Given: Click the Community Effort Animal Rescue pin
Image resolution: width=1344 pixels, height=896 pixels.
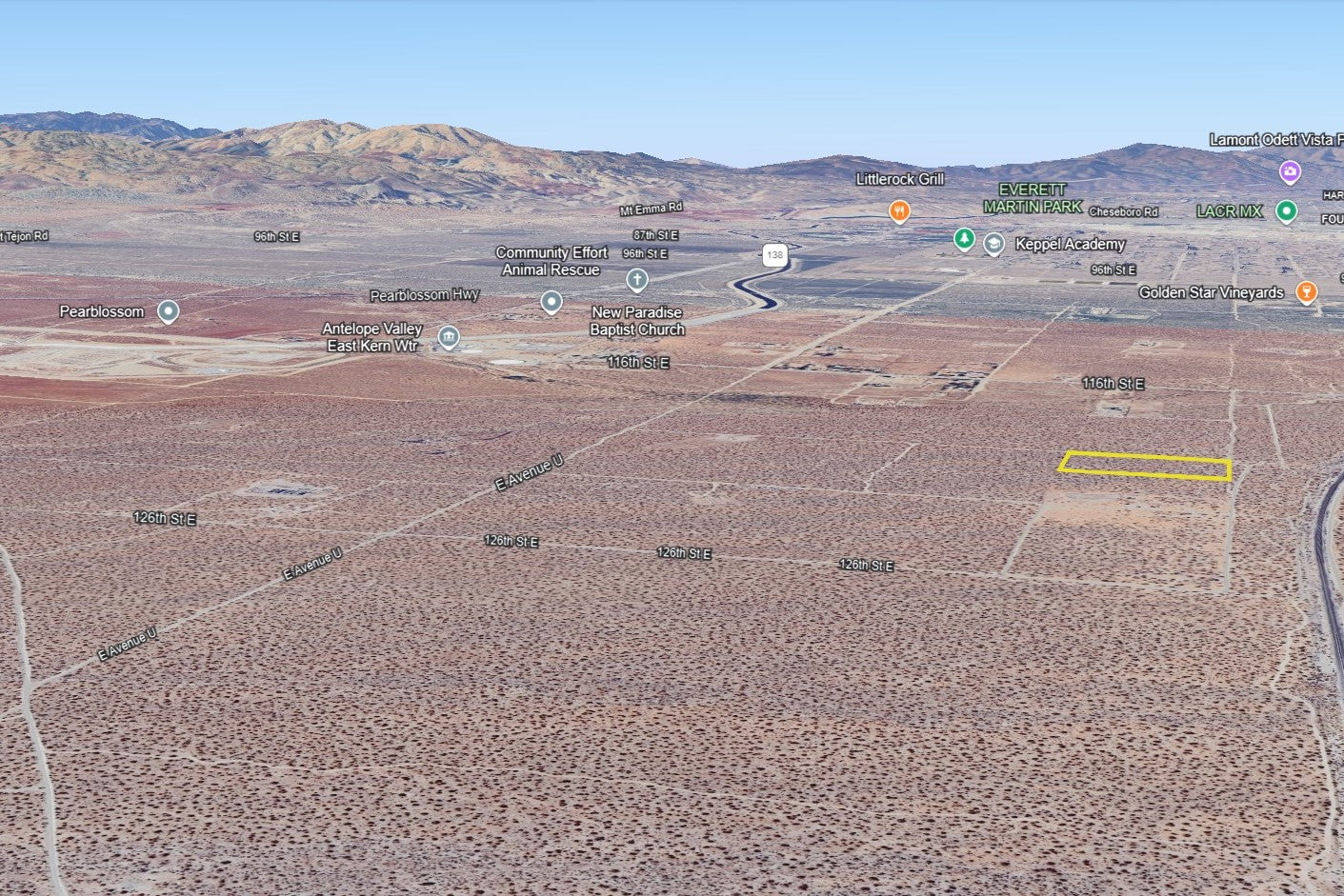Looking at the screenshot, I should pyautogui.click(x=552, y=302).
